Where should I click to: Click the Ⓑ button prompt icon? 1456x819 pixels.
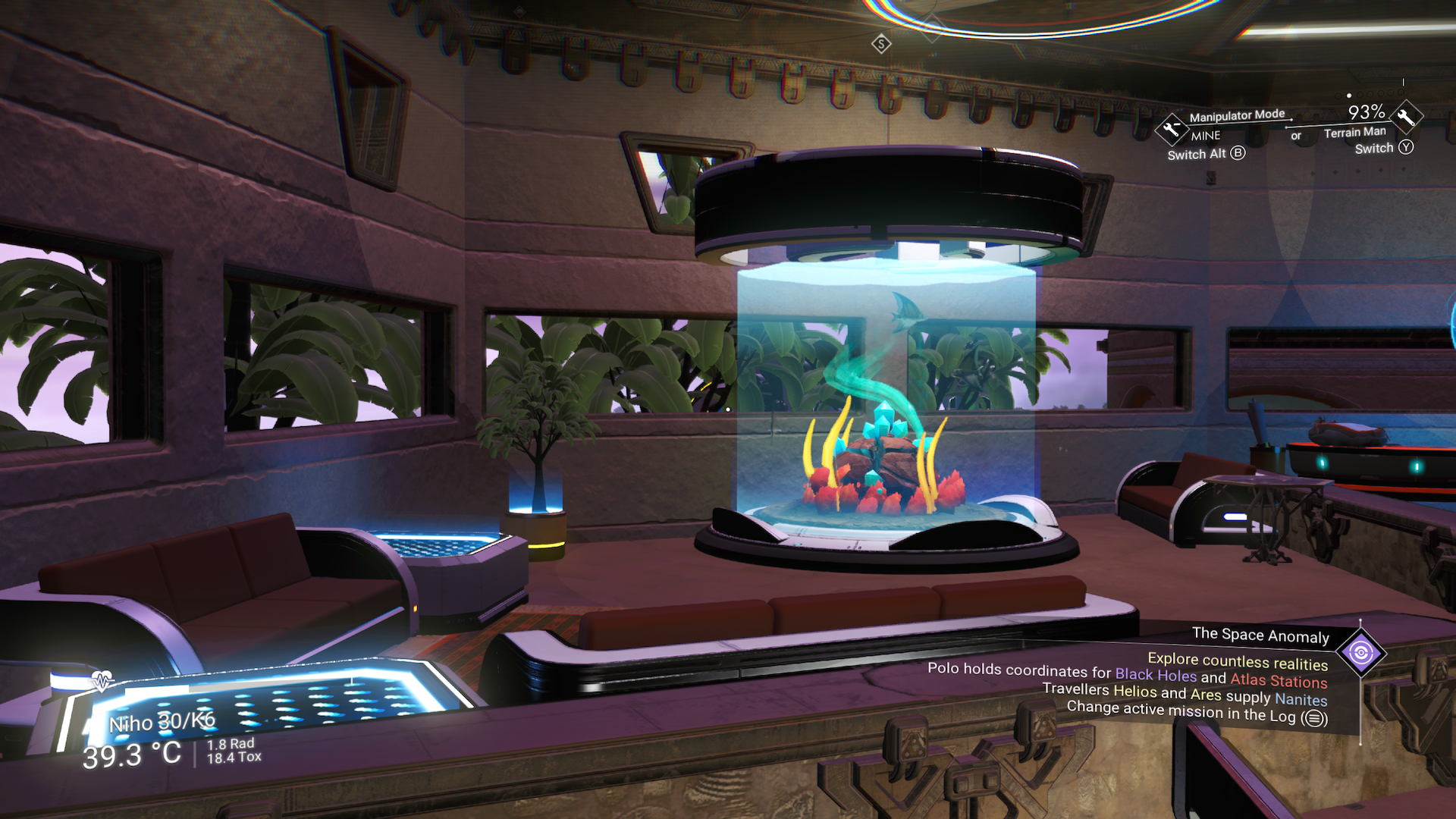[x=1239, y=155]
